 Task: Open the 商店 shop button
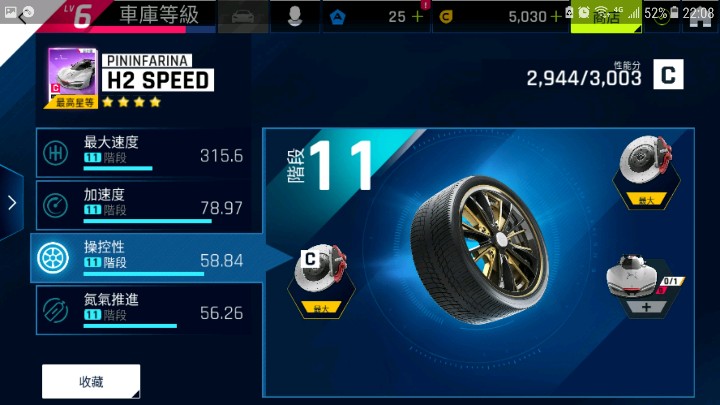pos(606,17)
